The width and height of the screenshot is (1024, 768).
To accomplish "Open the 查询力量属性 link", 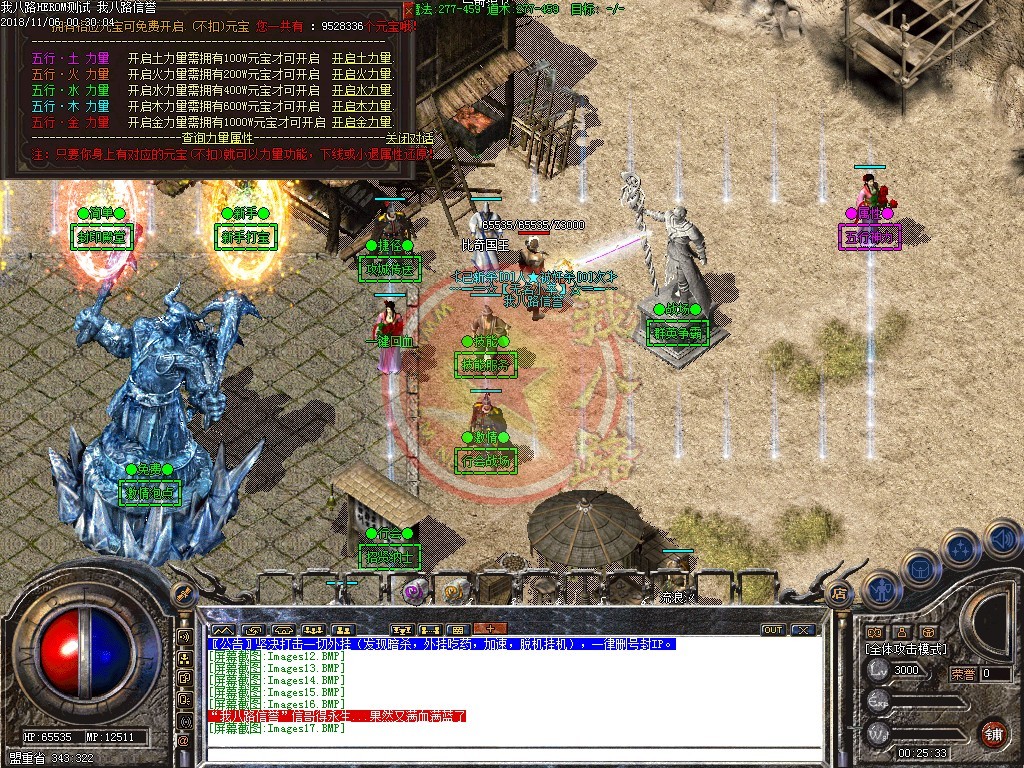I will click(218, 138).
